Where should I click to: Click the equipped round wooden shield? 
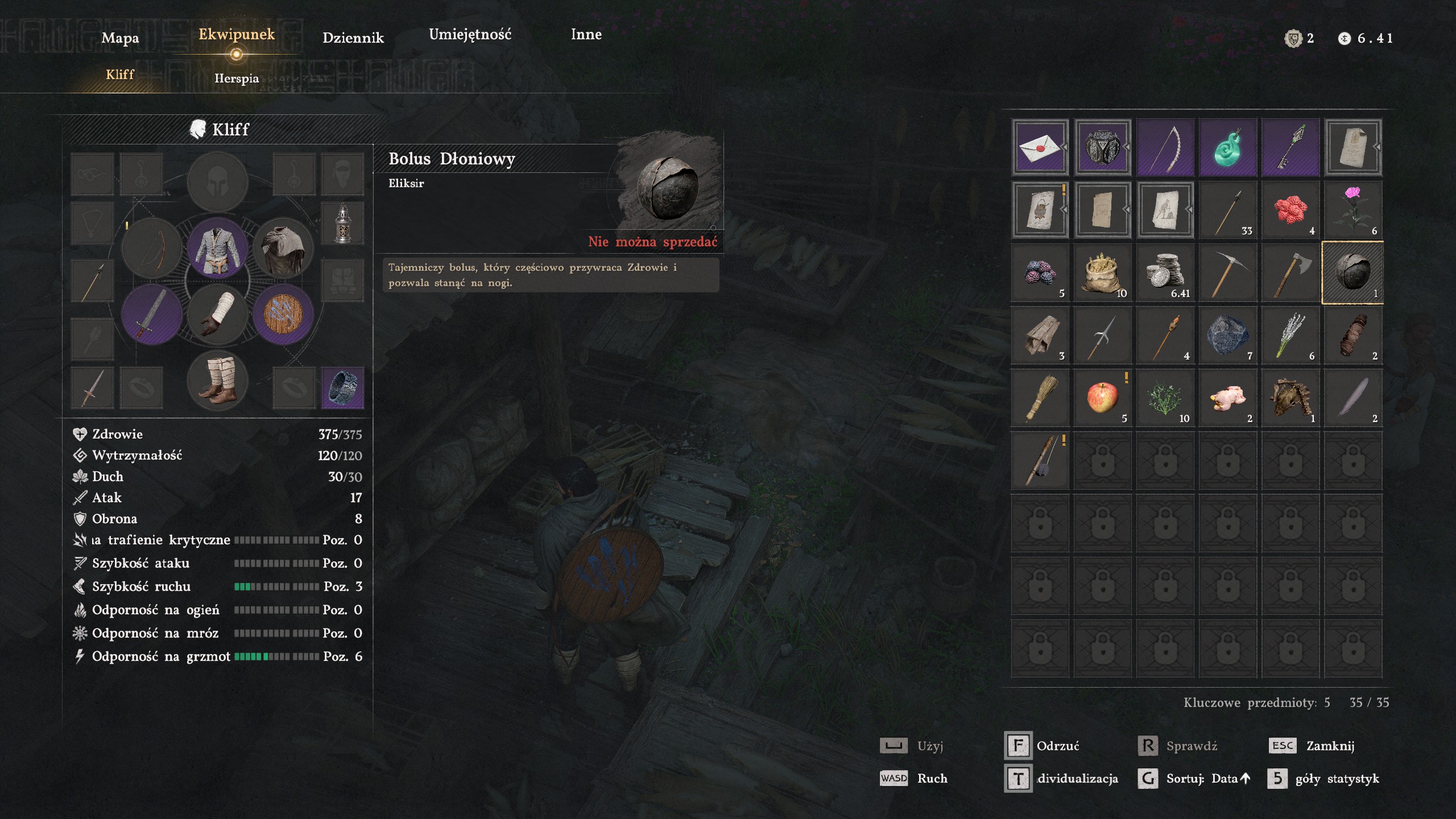click(283, 315)
